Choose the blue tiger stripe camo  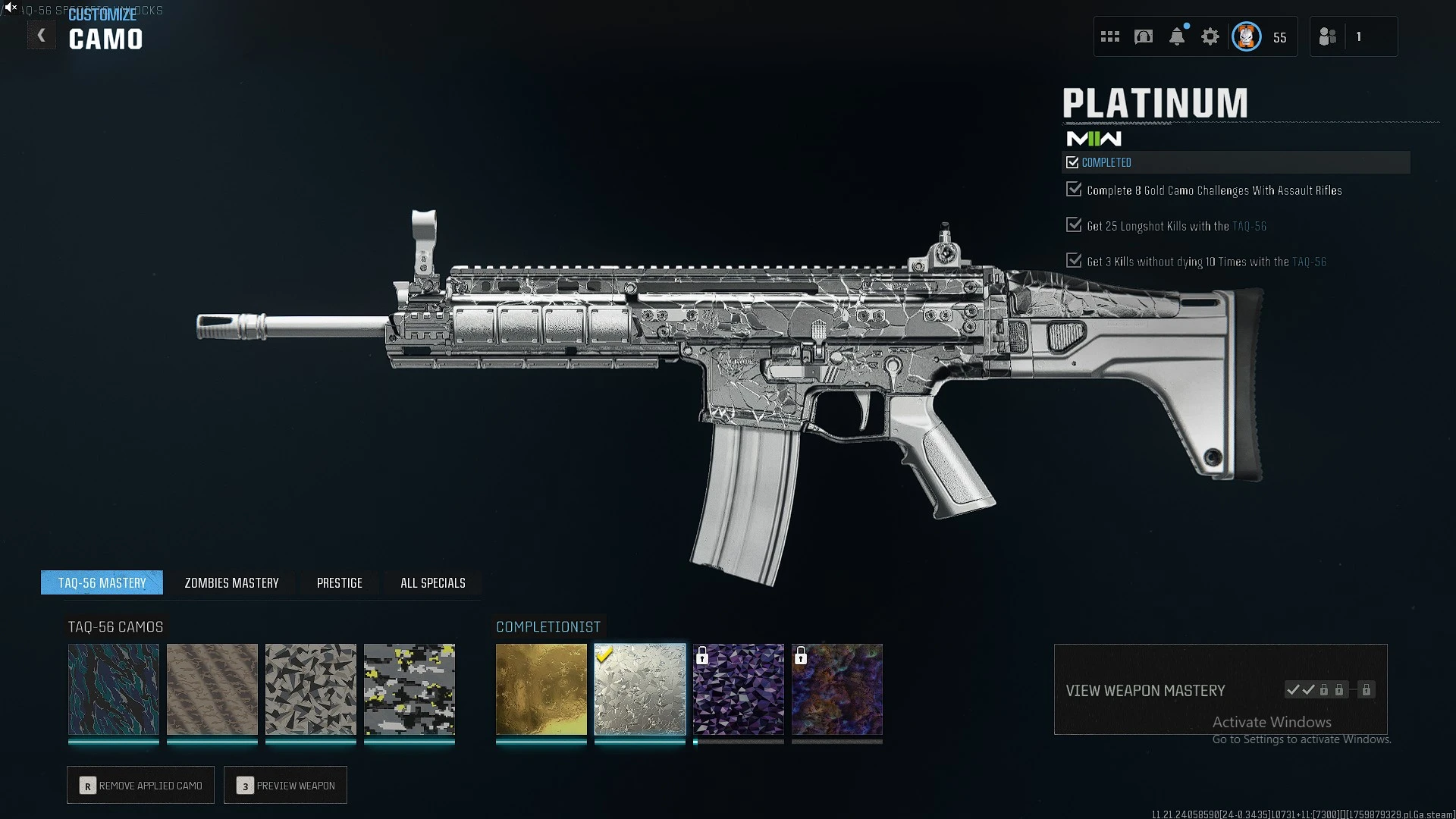tap(114, 689)
